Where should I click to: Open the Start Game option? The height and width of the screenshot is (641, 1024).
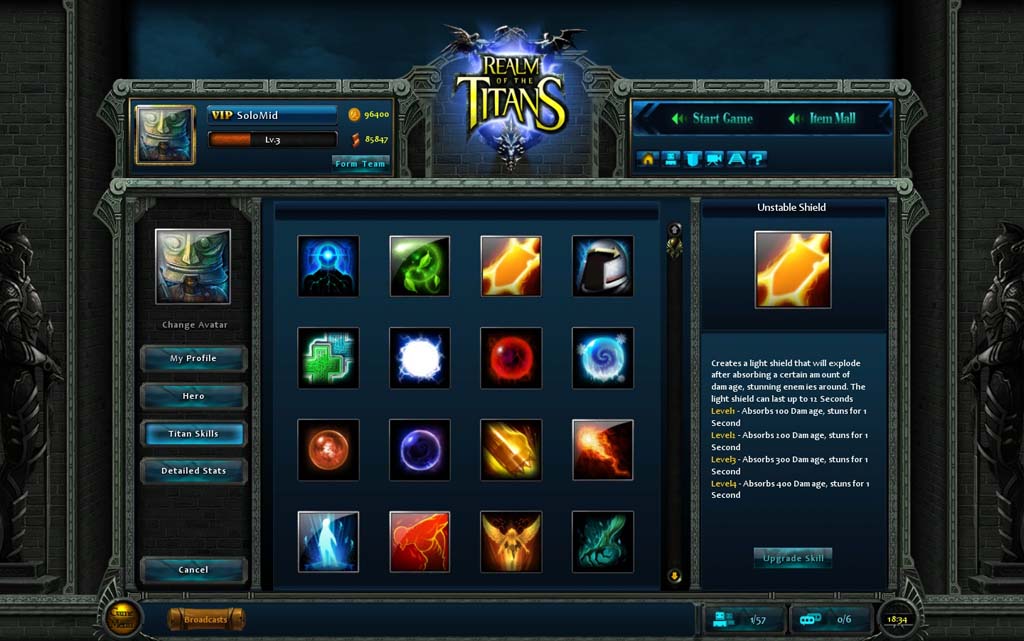711,118
